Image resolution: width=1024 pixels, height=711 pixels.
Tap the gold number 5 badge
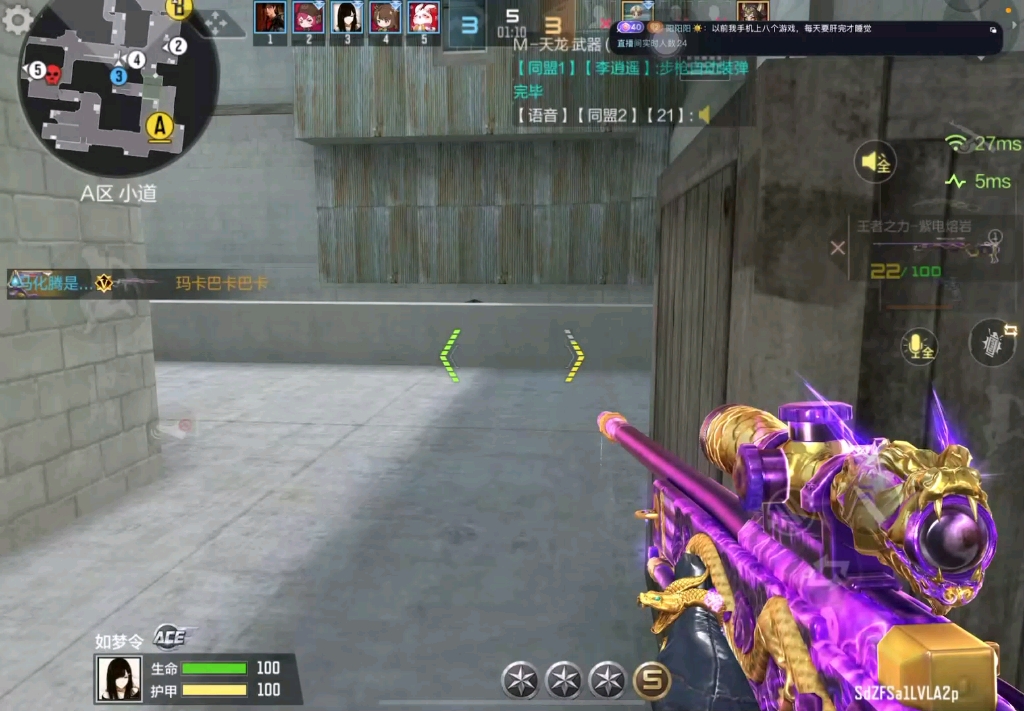pyautogui.click(x=651, y=681)
